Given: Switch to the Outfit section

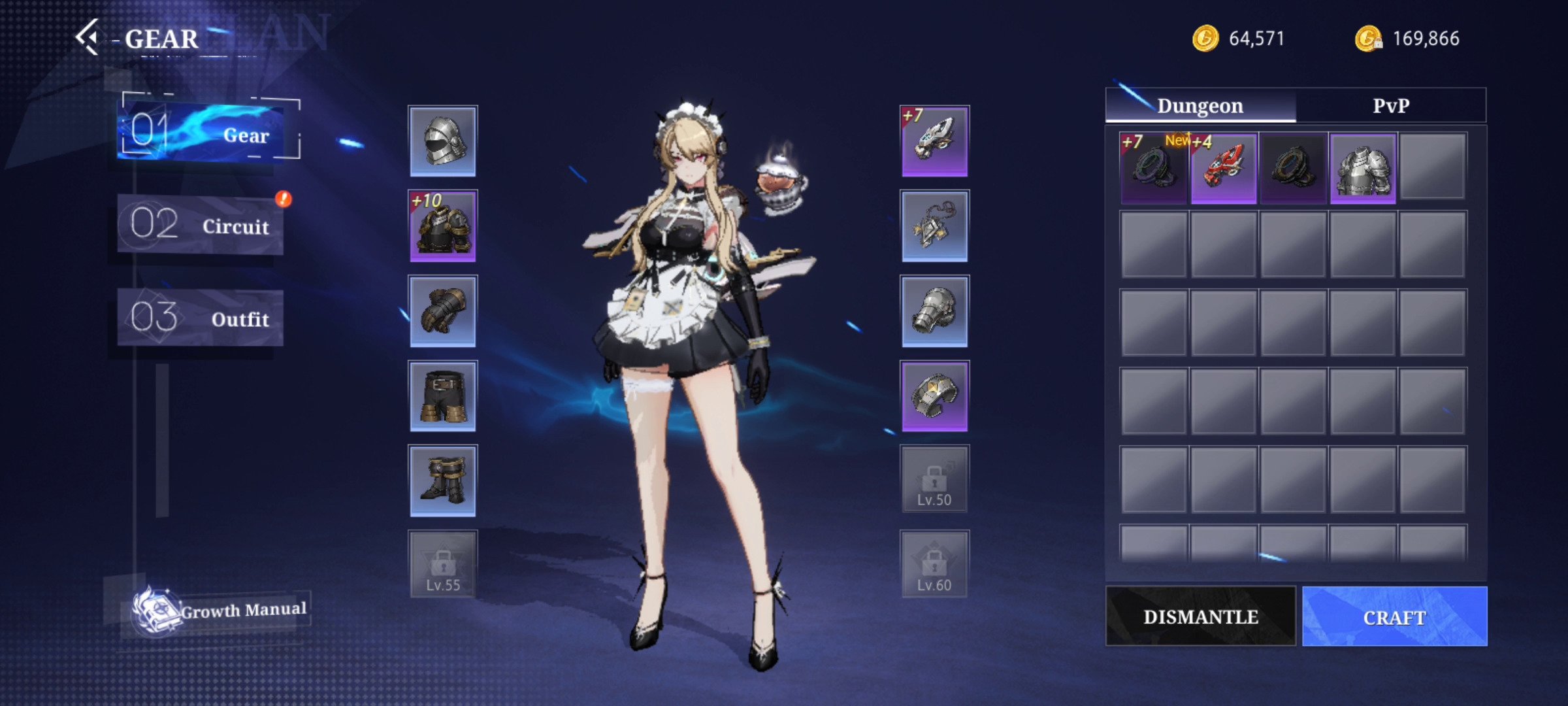Looking at the screenshot, I should (201, 318).
